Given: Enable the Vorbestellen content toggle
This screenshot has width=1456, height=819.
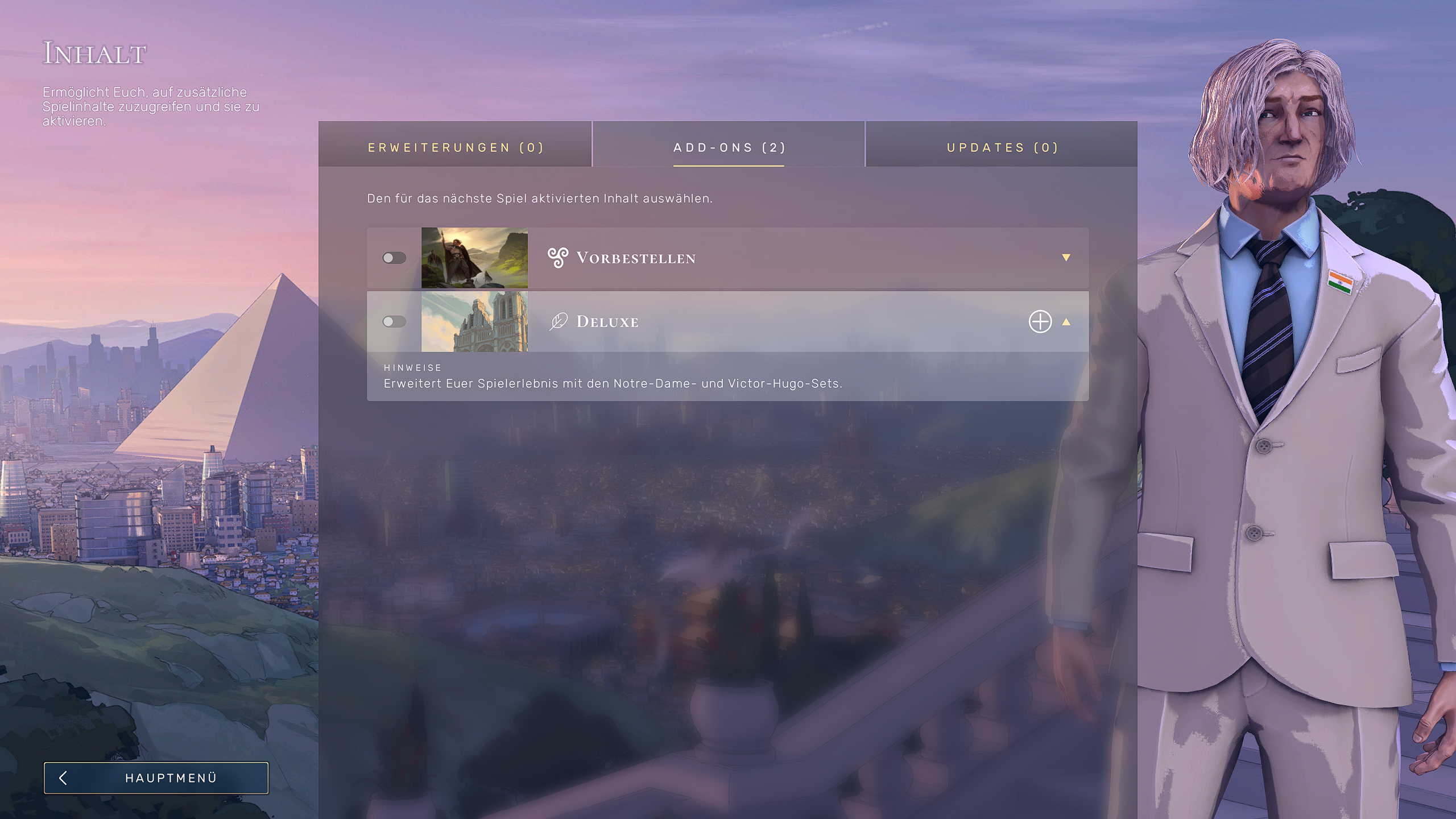Looking at the screenshot, I should coord(395,258).
